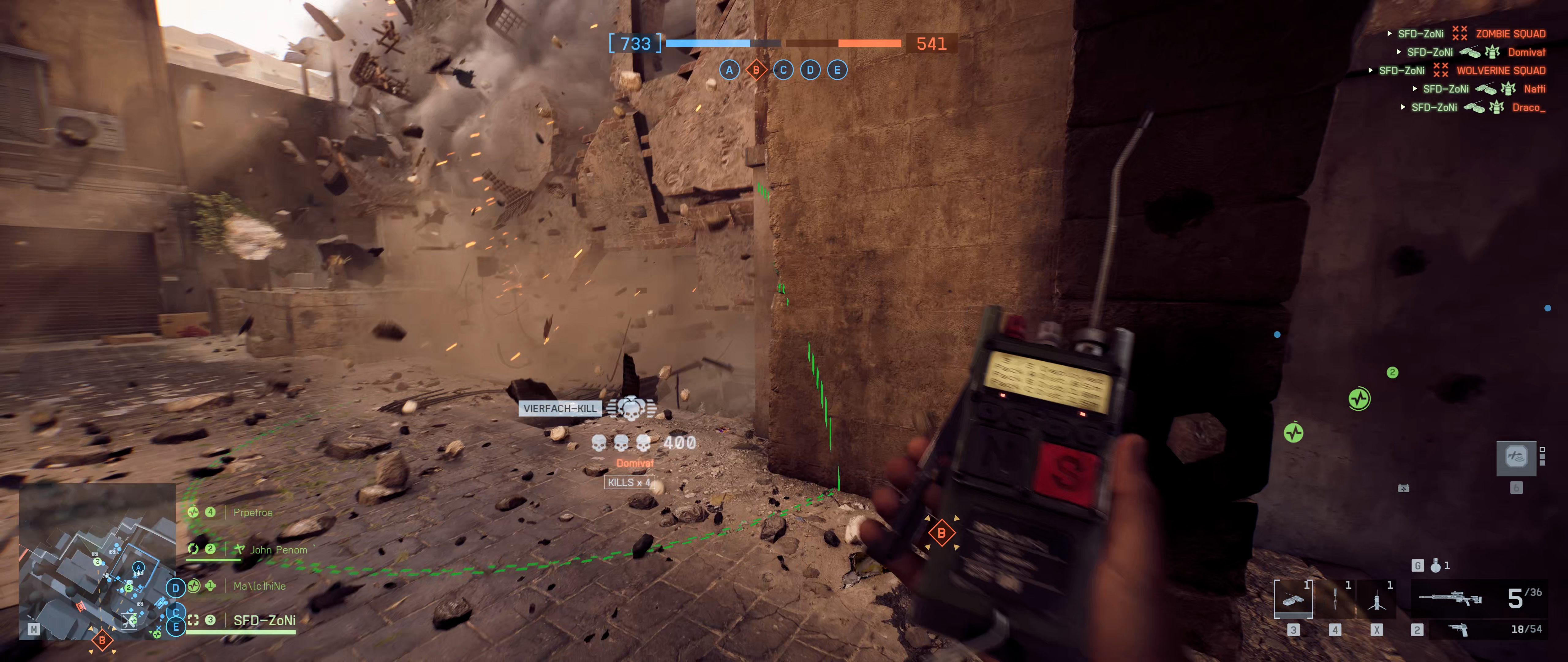Select contested objective B in the top bar
Screen dimensions: 1568x662
pyautogui.click(x=756, y=70)
